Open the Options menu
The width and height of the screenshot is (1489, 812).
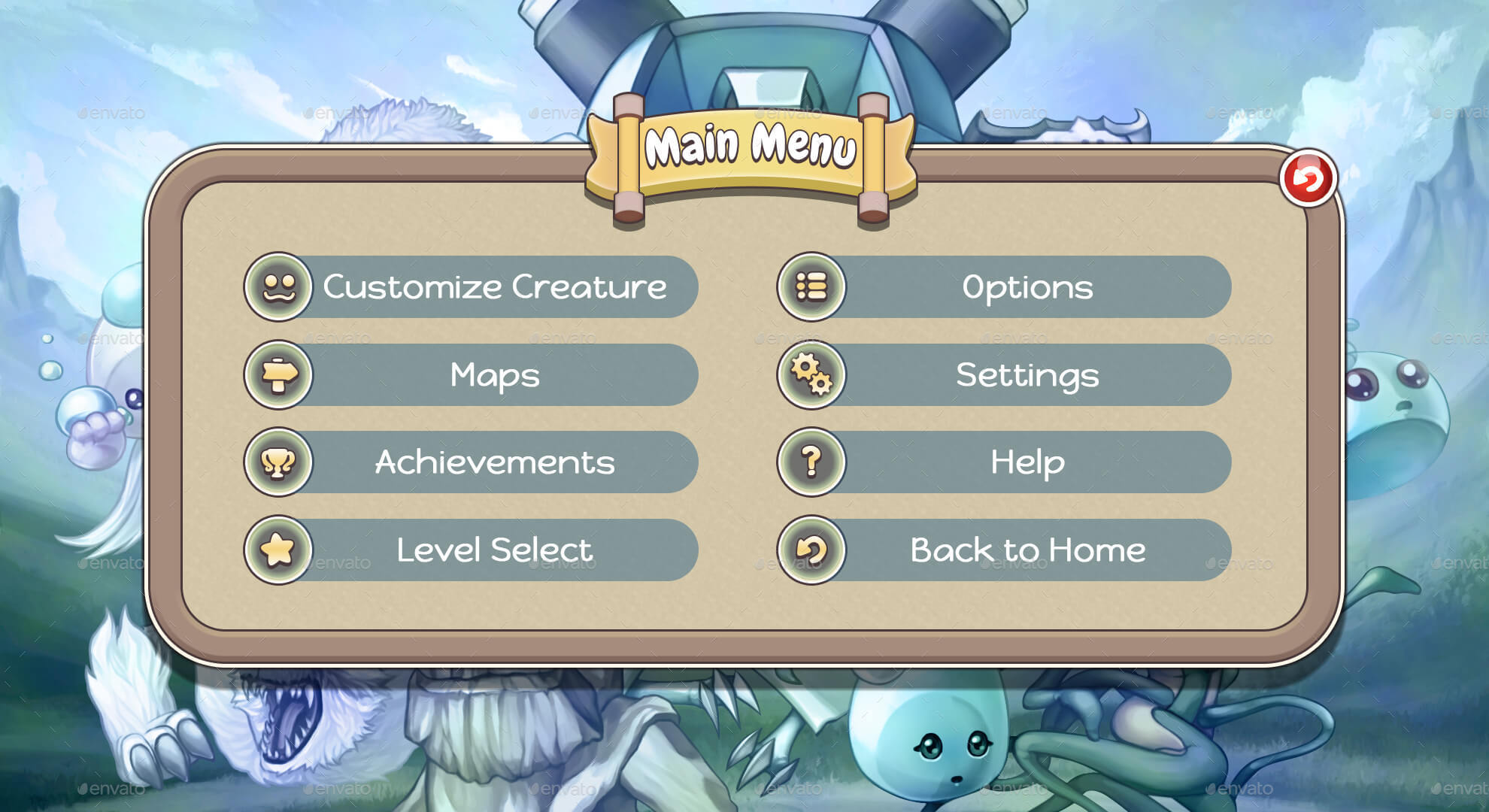[x=1027, y=286]
